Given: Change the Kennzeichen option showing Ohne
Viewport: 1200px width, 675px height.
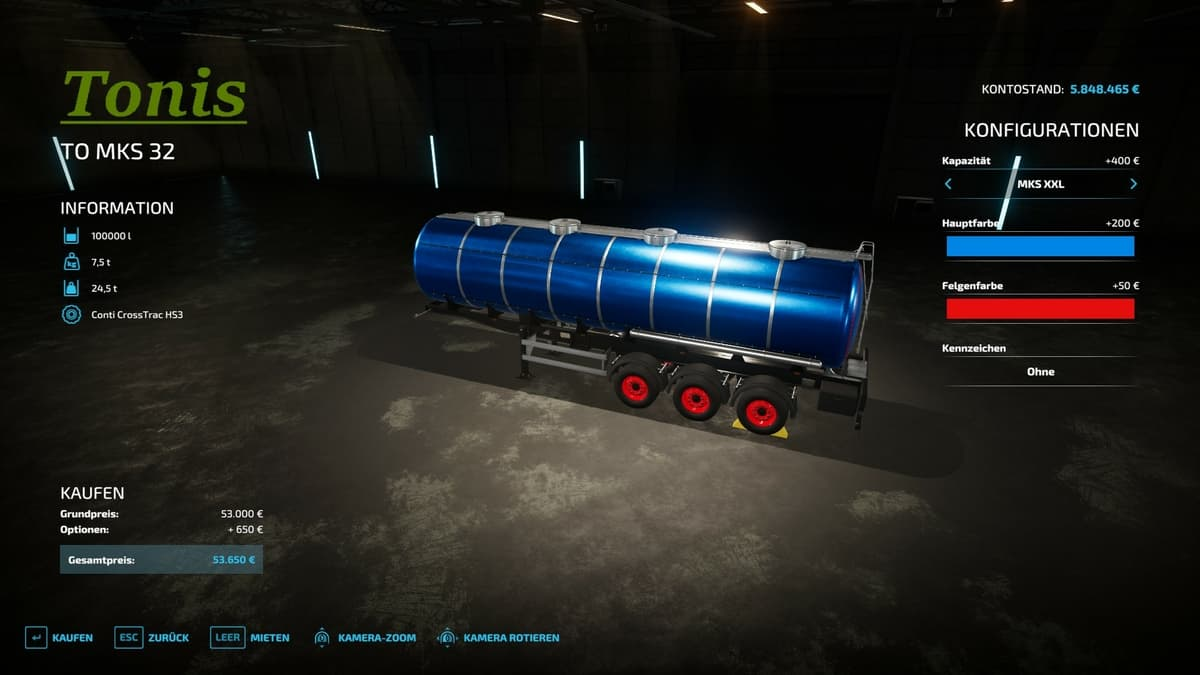Looking at the screenshot, I should 1040,372.
